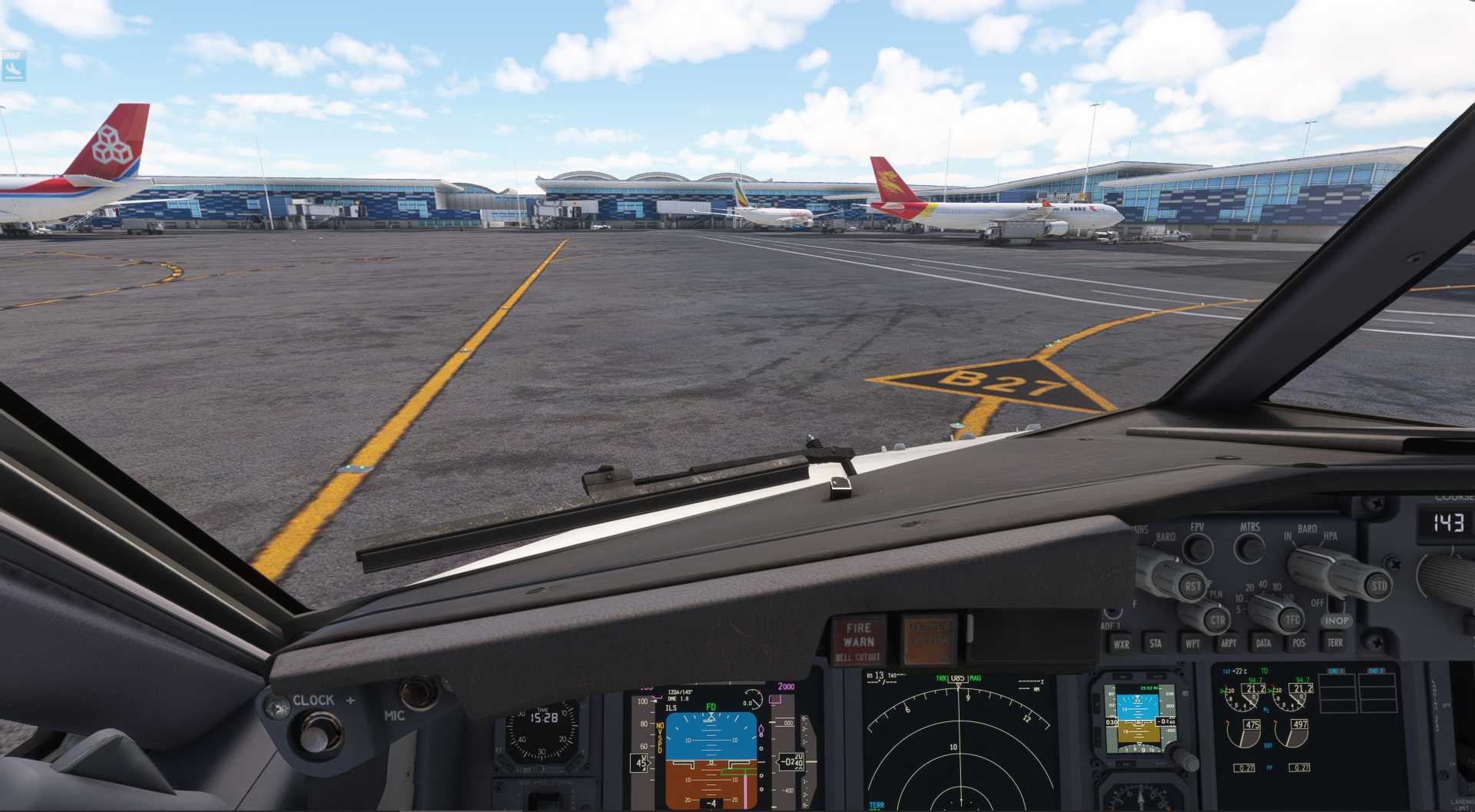Viewport: 1475px width, 812px height.
Task: Toggle the WPT waypoint map button
Action: [1192, 643]
